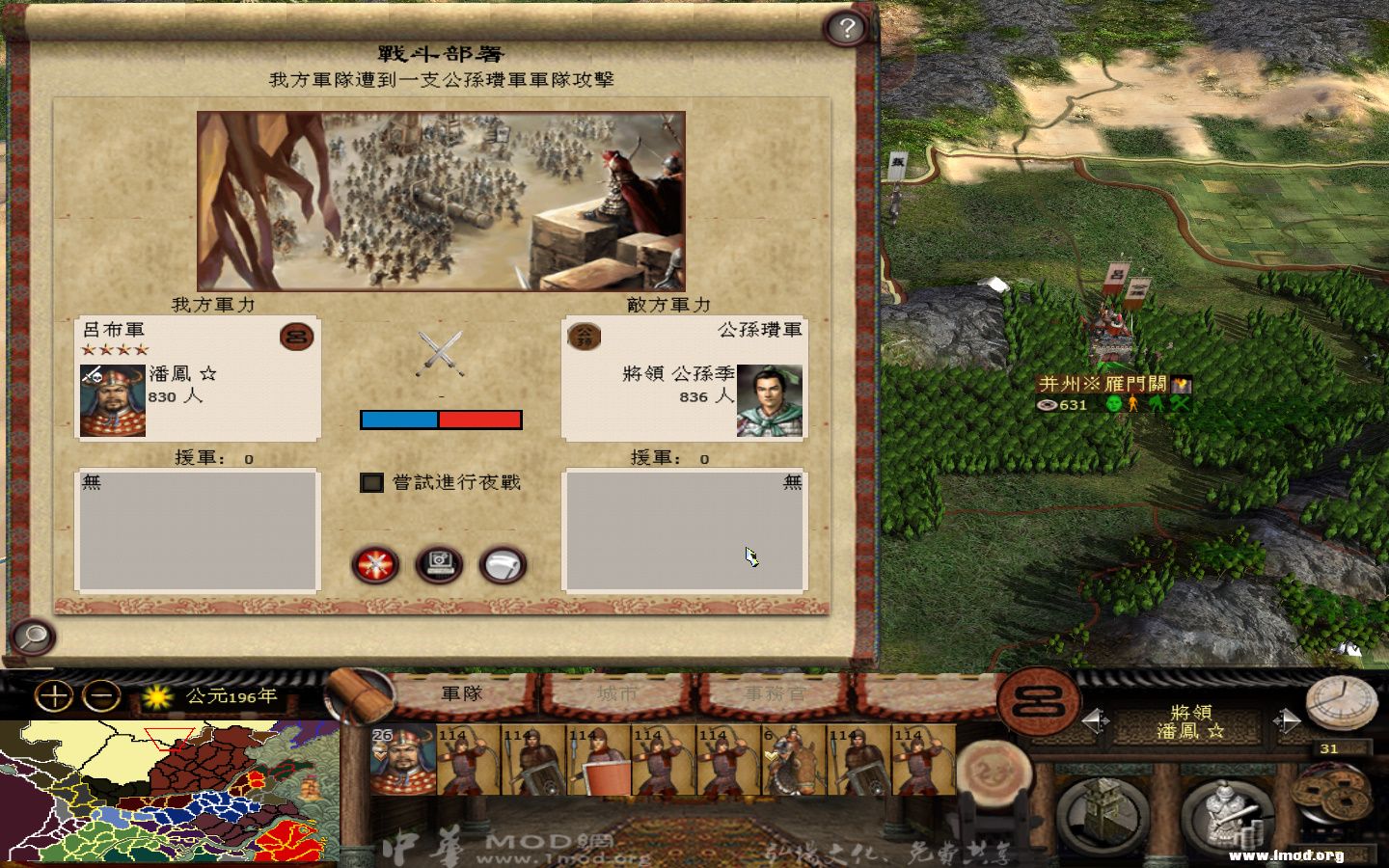Click the blue-red army strength bar
The image size is (1389, 868).
(x=441, y=419)
